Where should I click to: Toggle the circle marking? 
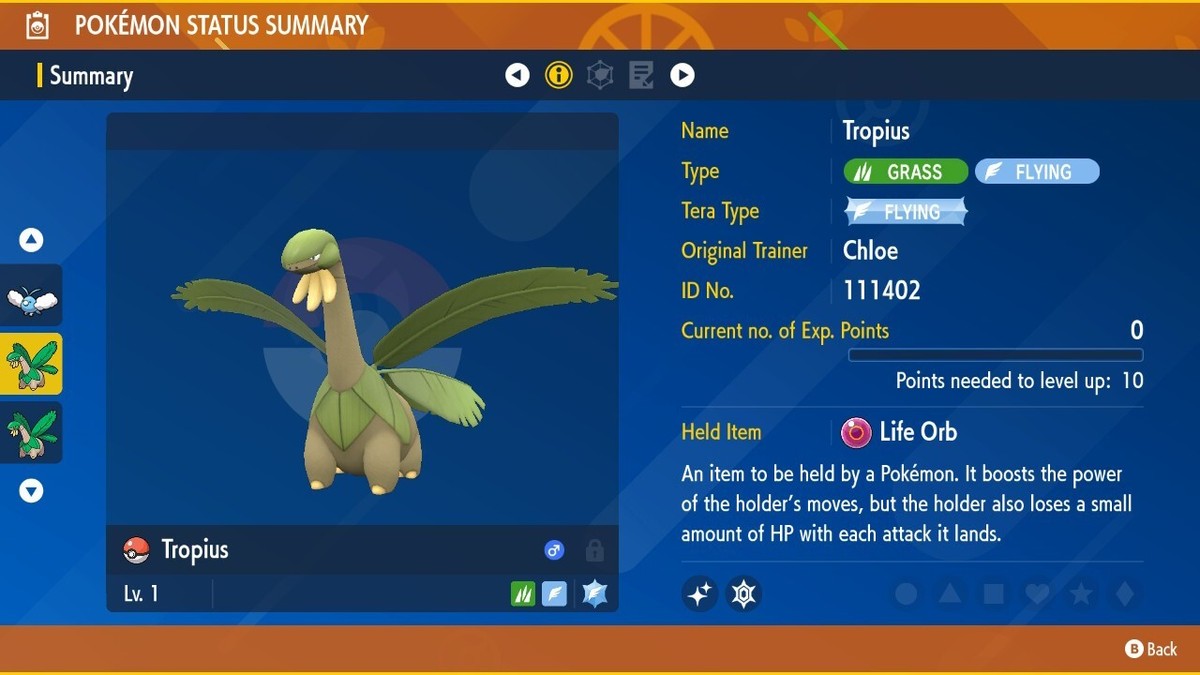906,595
